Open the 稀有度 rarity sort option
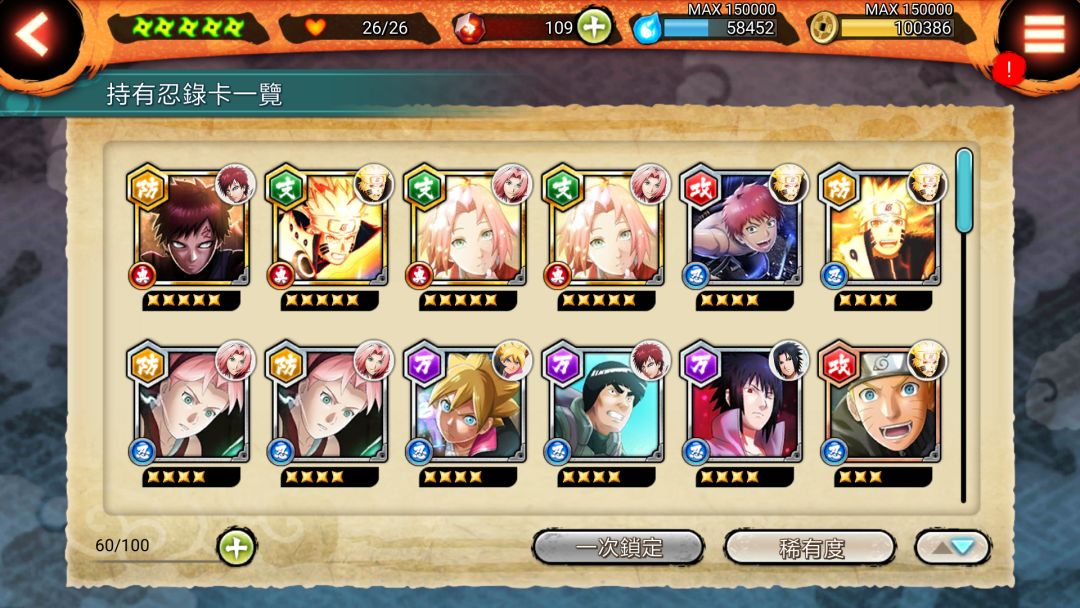1080x608 pixels. [x=810, y=547]
